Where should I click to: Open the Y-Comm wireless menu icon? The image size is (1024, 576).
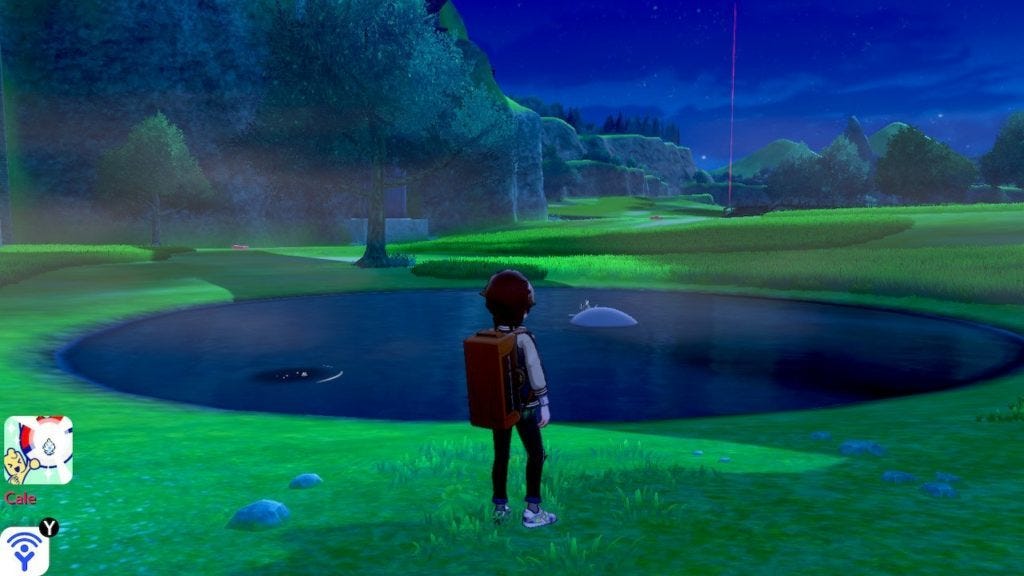pos(24,551)
